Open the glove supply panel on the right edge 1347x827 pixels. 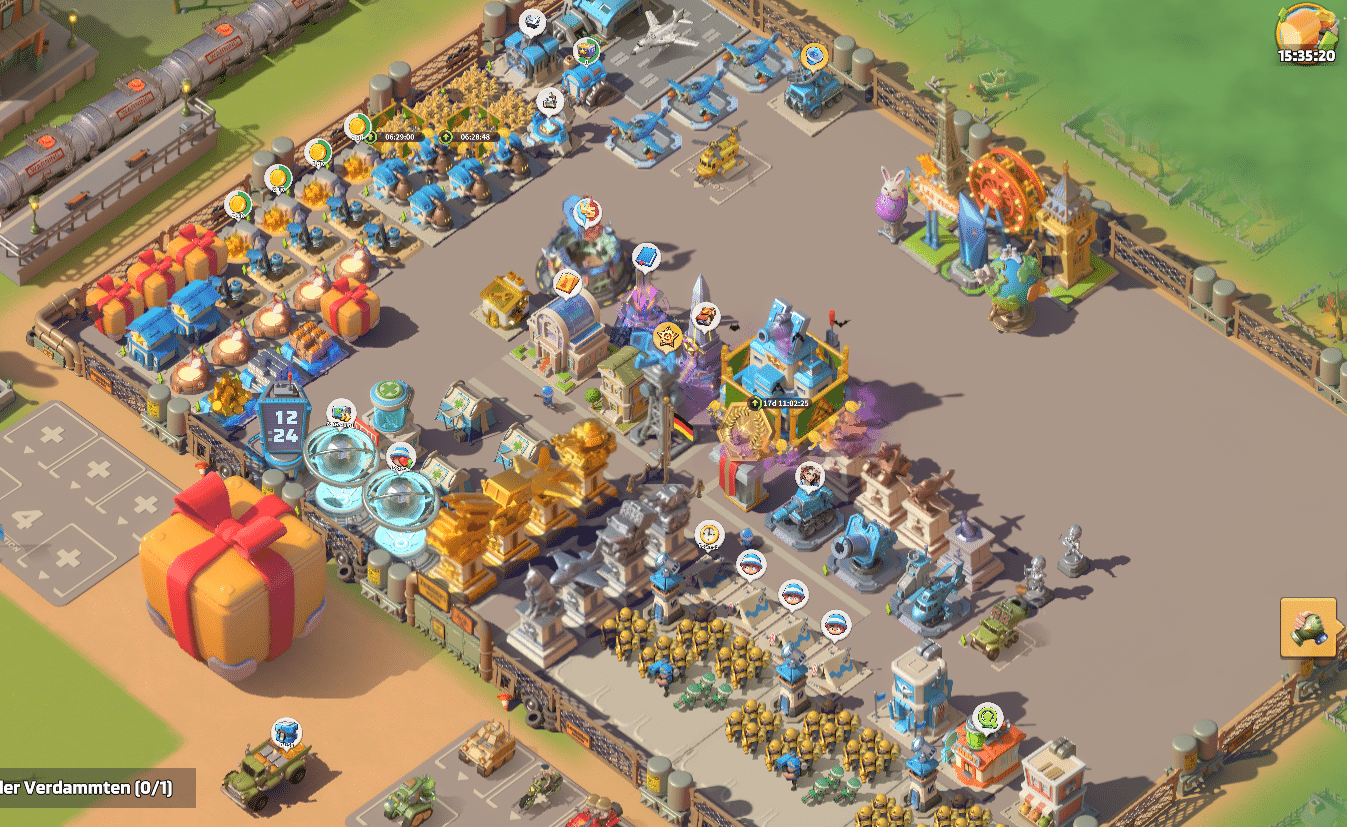[1307, 627]
